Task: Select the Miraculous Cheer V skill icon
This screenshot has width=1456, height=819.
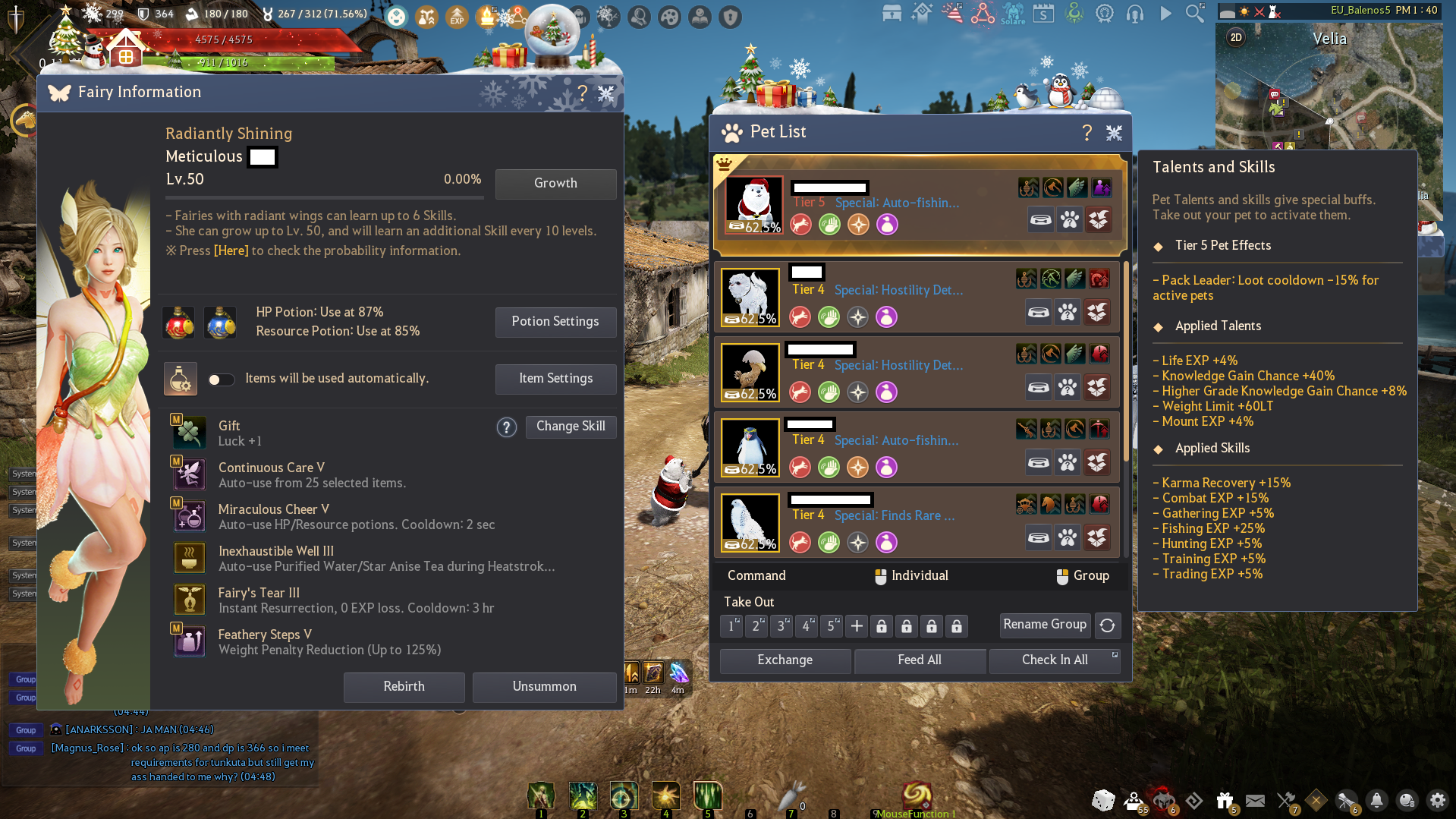Action: 188,515
